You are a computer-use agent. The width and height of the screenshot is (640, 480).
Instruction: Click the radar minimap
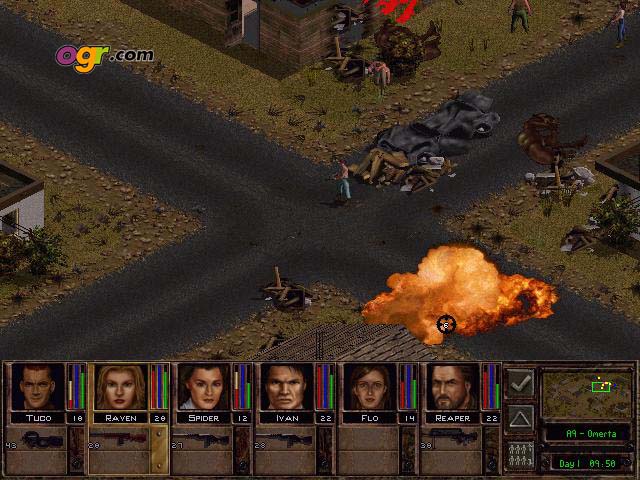586,393
